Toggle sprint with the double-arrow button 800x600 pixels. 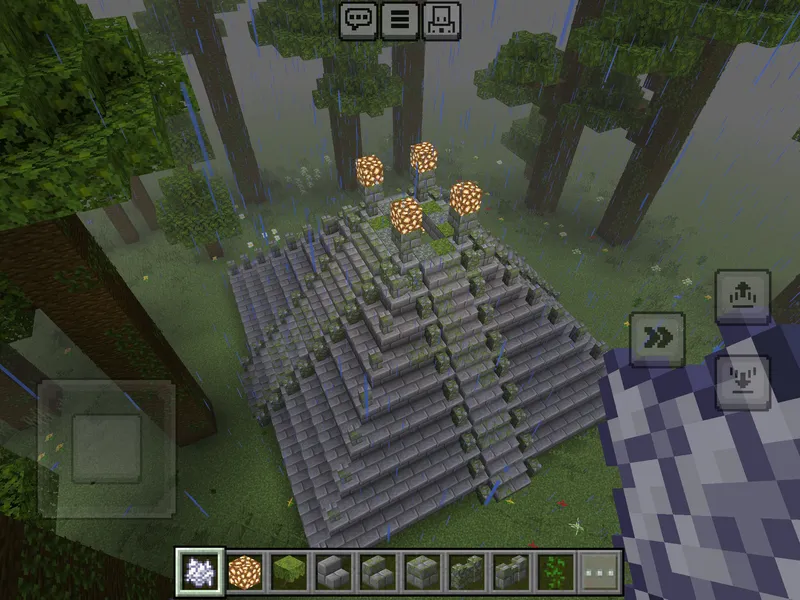pos(657,339)
